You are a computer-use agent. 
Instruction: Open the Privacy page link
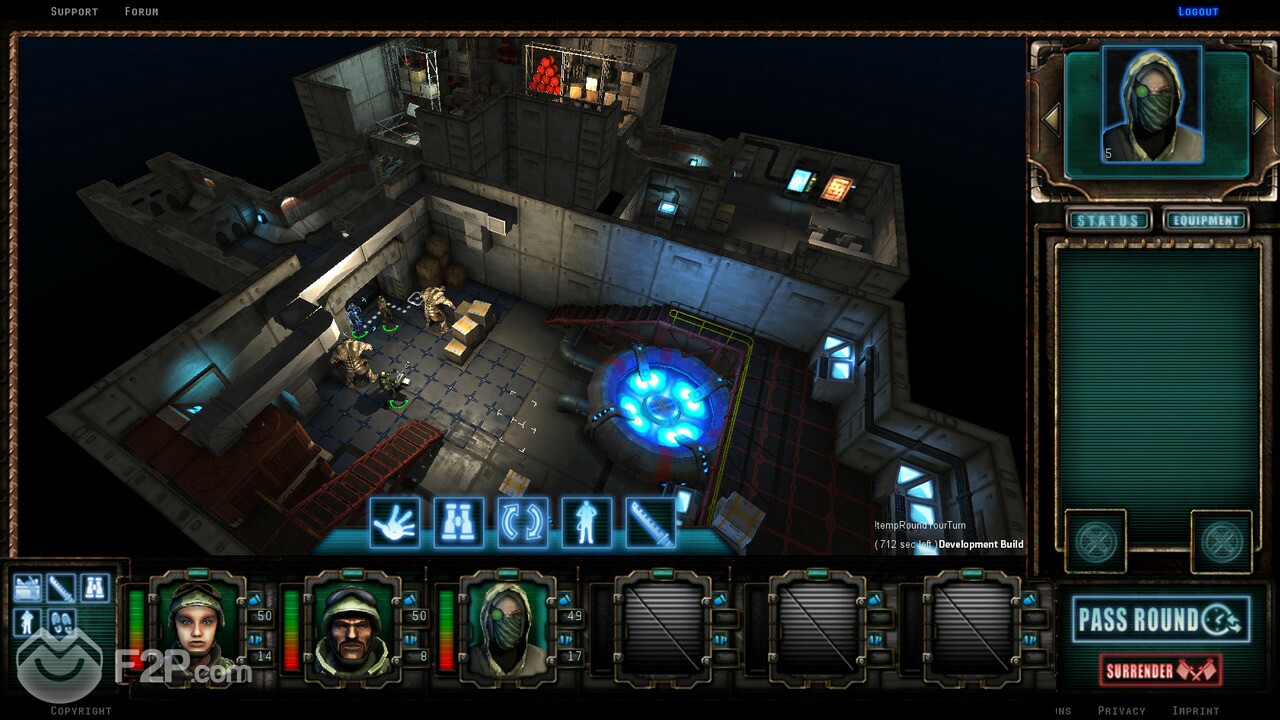click(x=1121, y=711)
